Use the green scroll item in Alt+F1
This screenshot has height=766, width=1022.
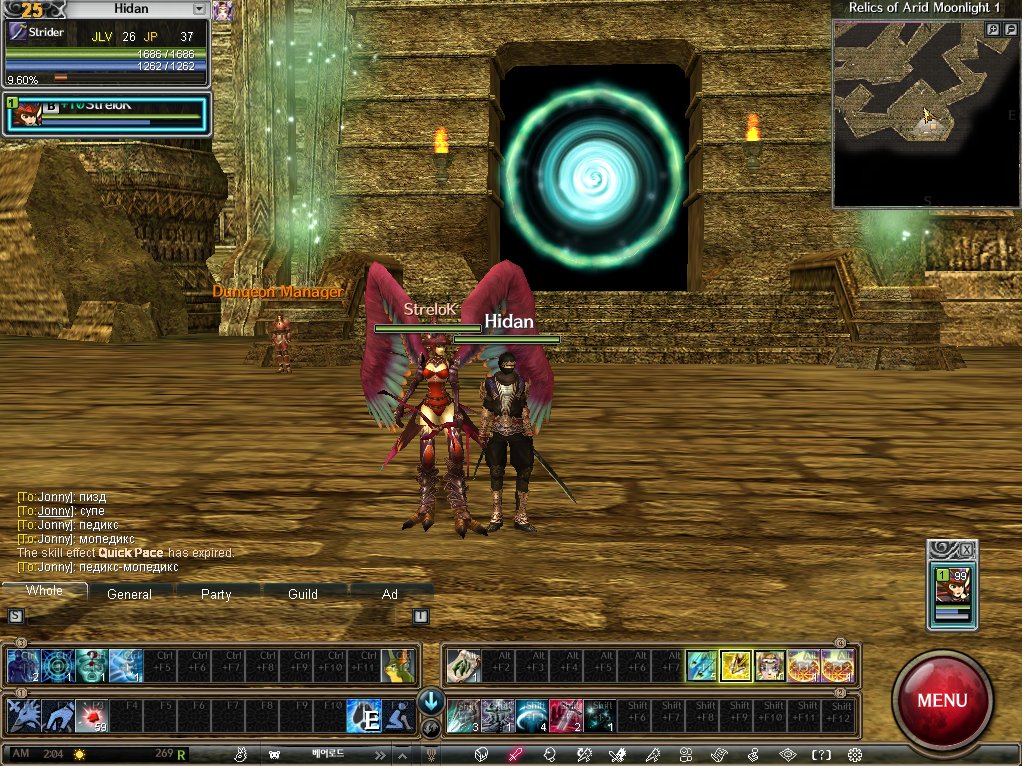pos(464,666)
